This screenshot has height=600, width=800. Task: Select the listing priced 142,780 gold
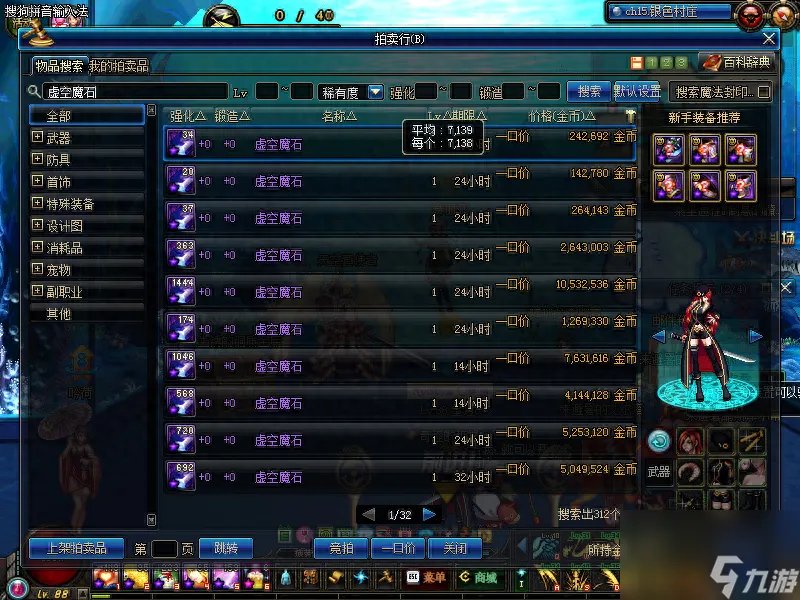pyautogui.click(x=398, y=181)
